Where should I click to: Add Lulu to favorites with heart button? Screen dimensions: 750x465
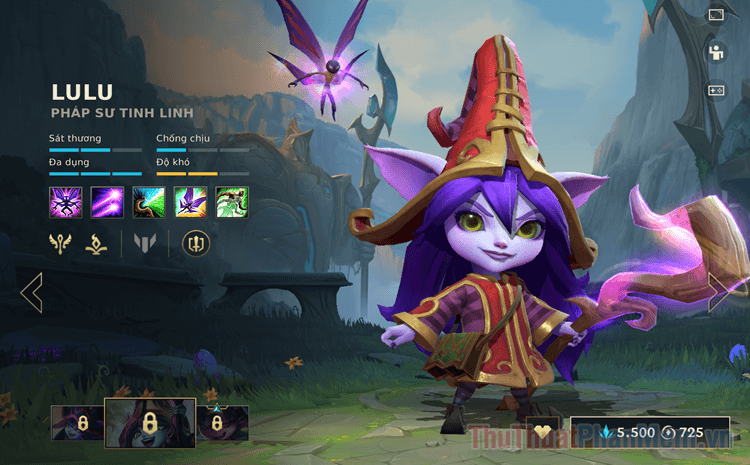point(543,433)
